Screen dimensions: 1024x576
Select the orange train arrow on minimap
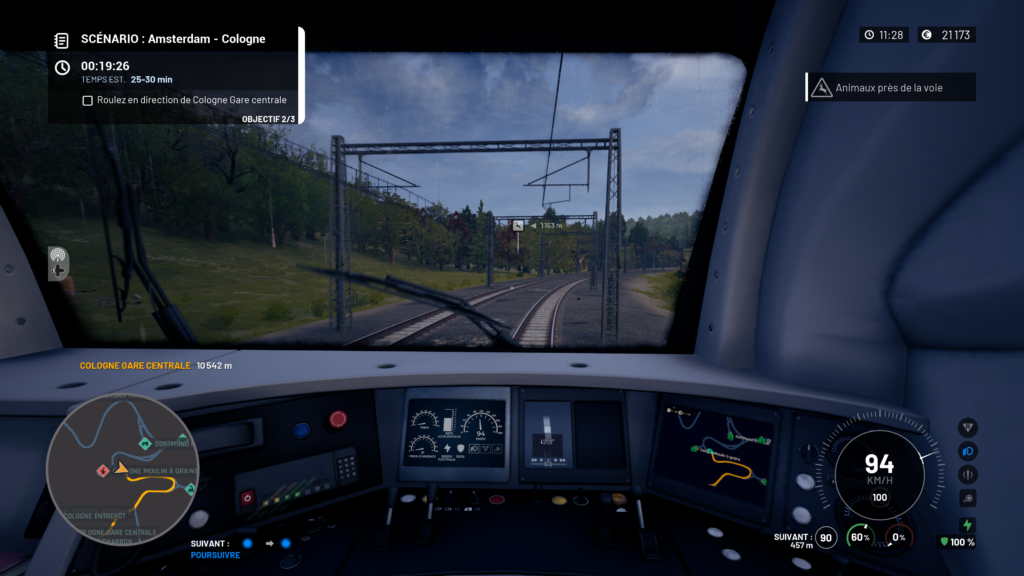click(x=122, y=467)
